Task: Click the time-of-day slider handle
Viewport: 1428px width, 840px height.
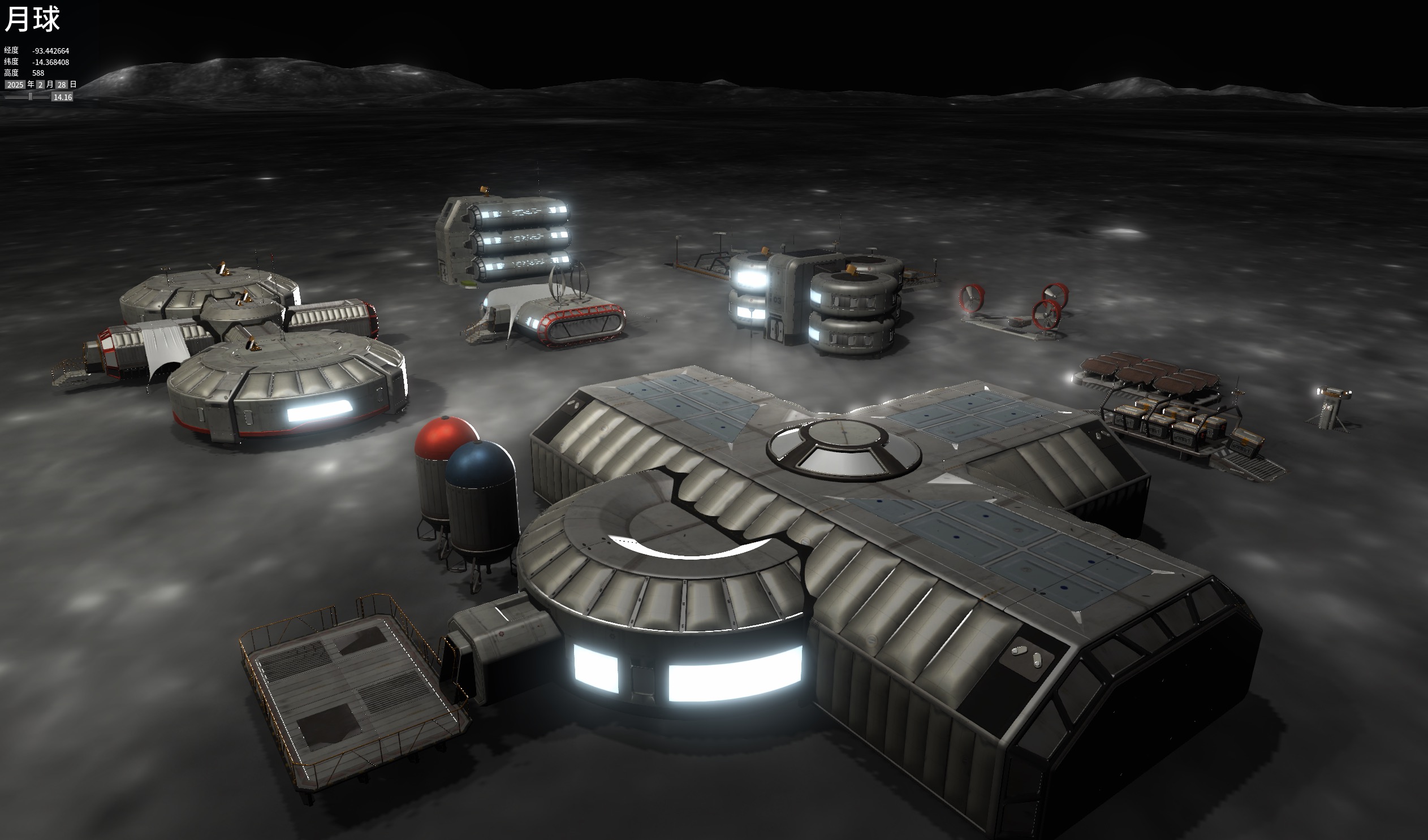Action: pyautogui.click(x=31, y=97)
